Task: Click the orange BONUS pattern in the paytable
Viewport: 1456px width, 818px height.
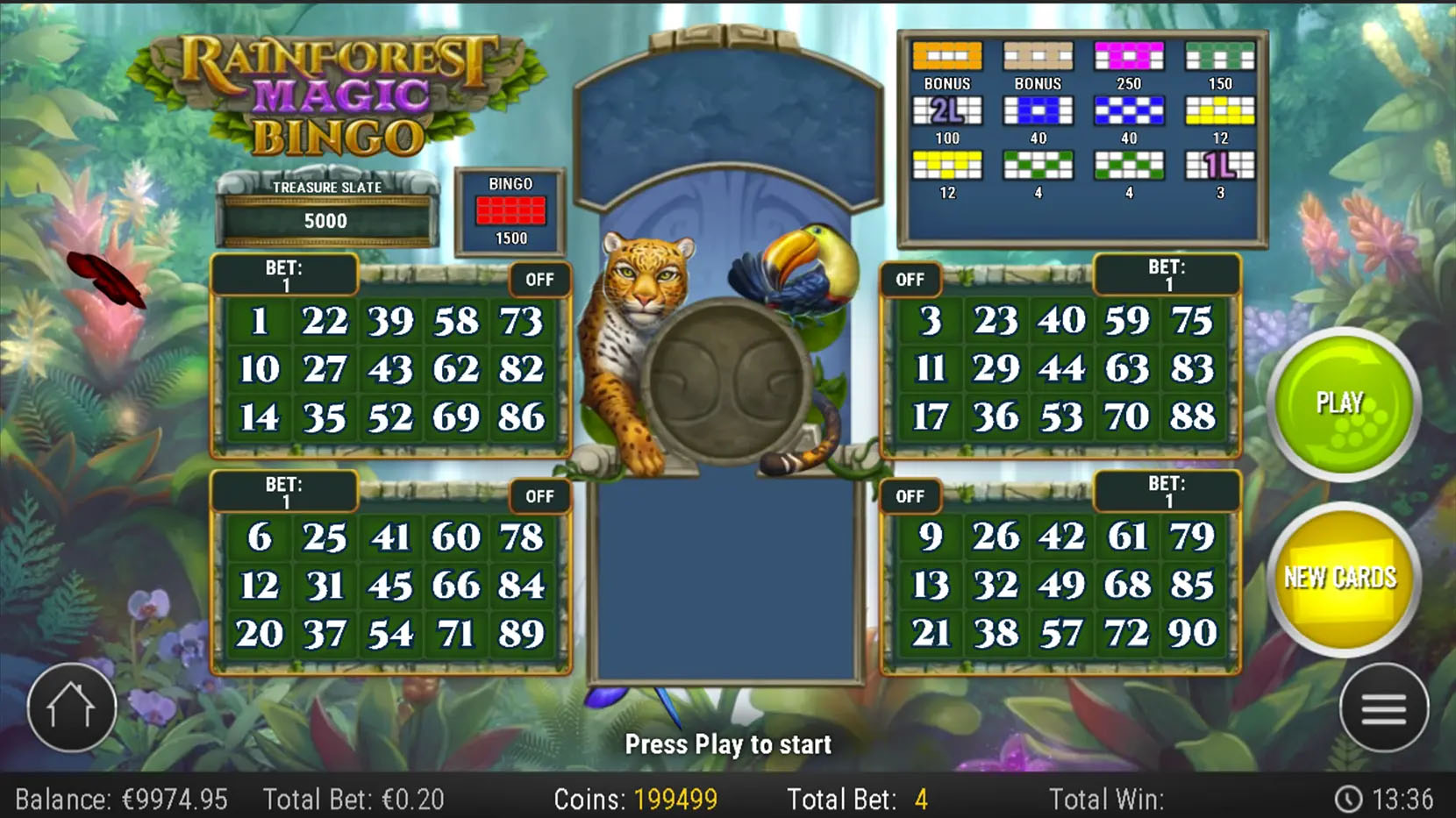Action: [947, 55]
